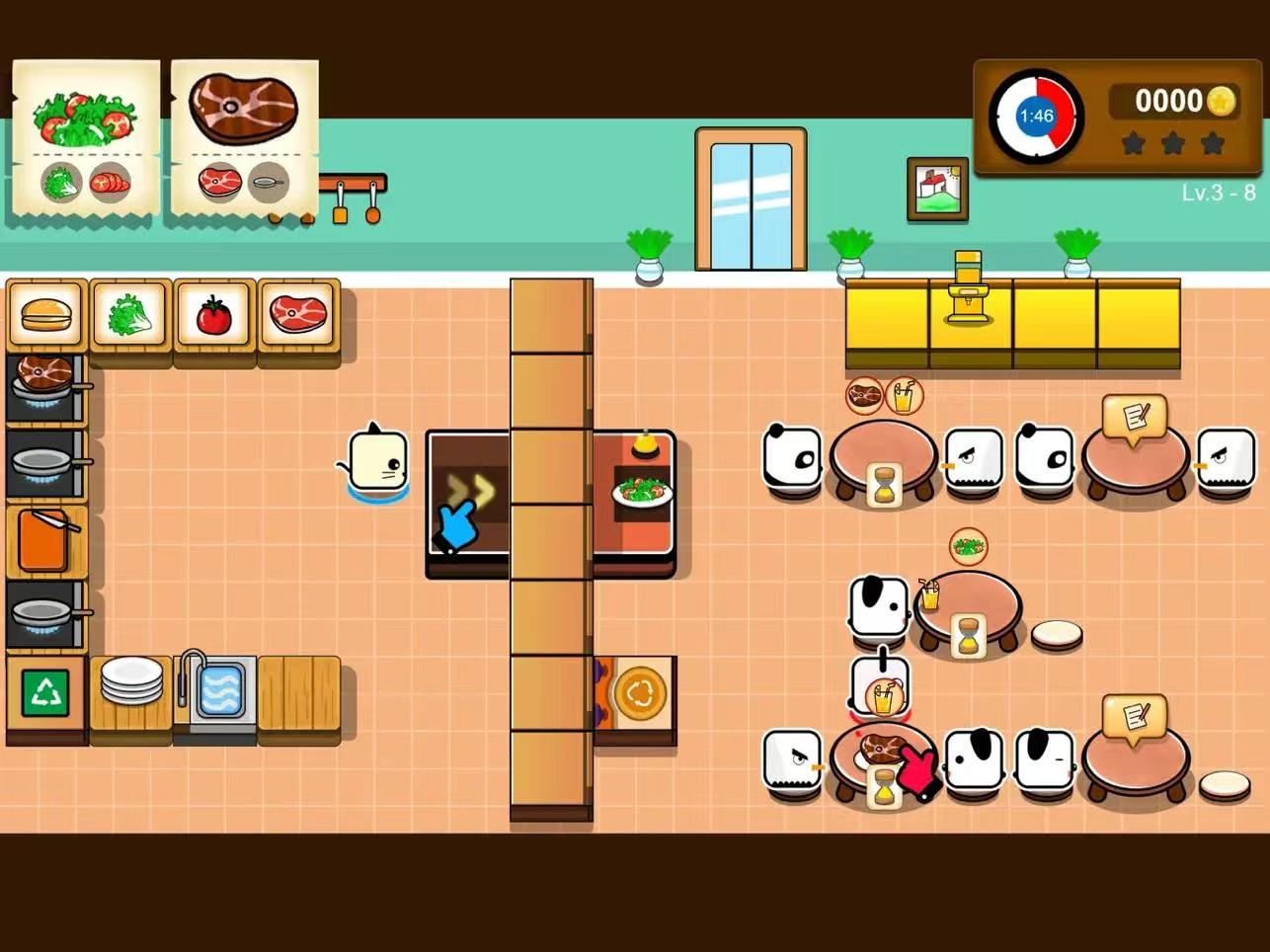Choose the tomato ingredient crate

[x=214, y=315]
